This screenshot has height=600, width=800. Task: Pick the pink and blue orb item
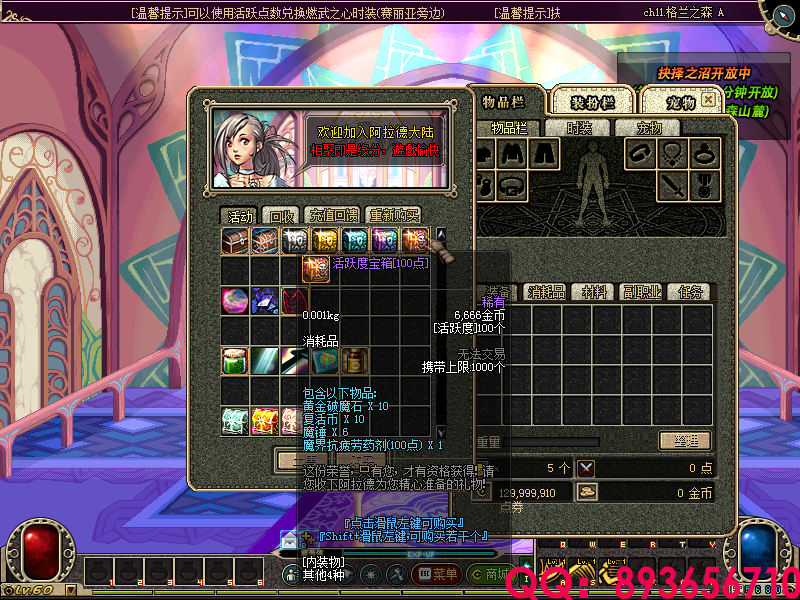click(235, 300)
